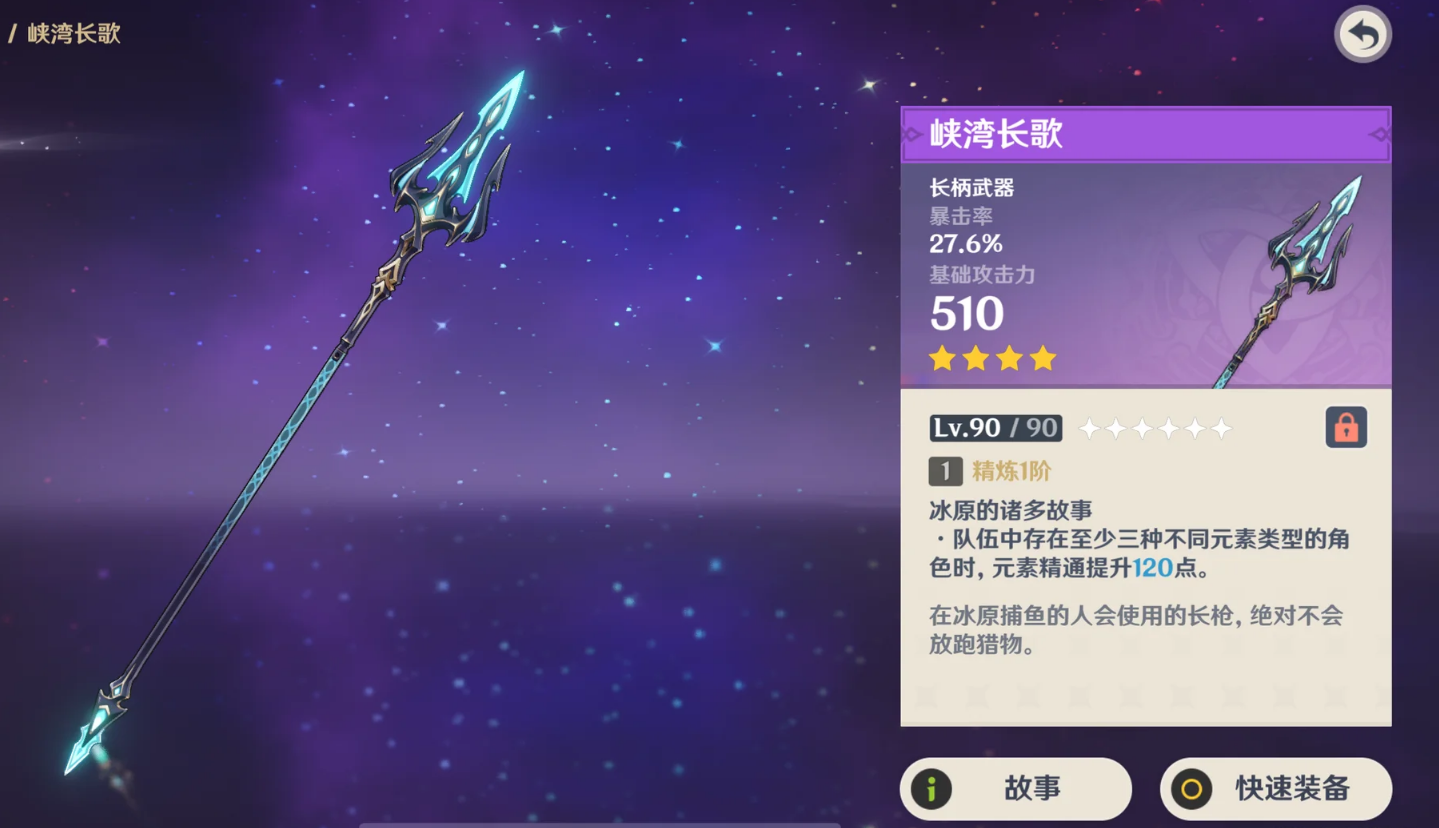Click the back arrow icon top right
Image resolution: width=1439 pixels, height=828 pixels.
[1362, 33]
